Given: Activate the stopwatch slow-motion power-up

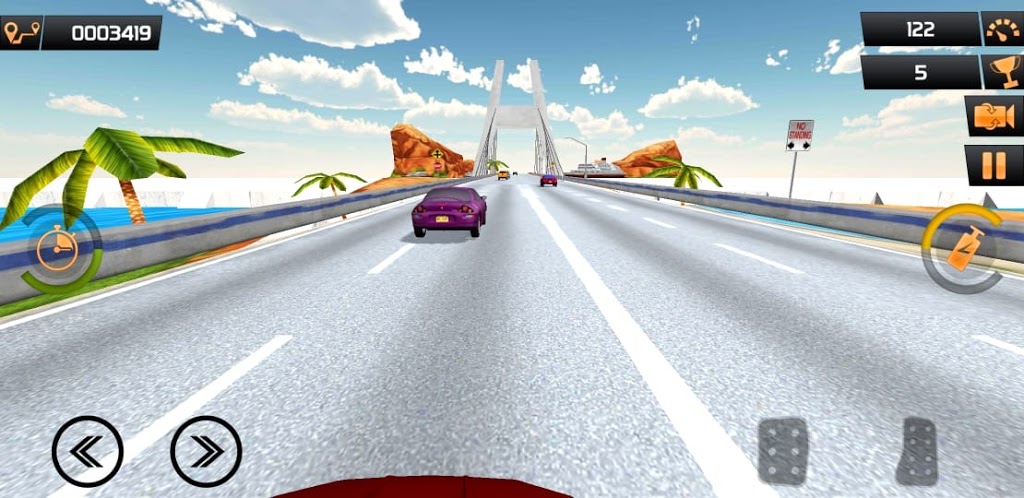Looking at the screenshot, I should [x=60, y=248].
